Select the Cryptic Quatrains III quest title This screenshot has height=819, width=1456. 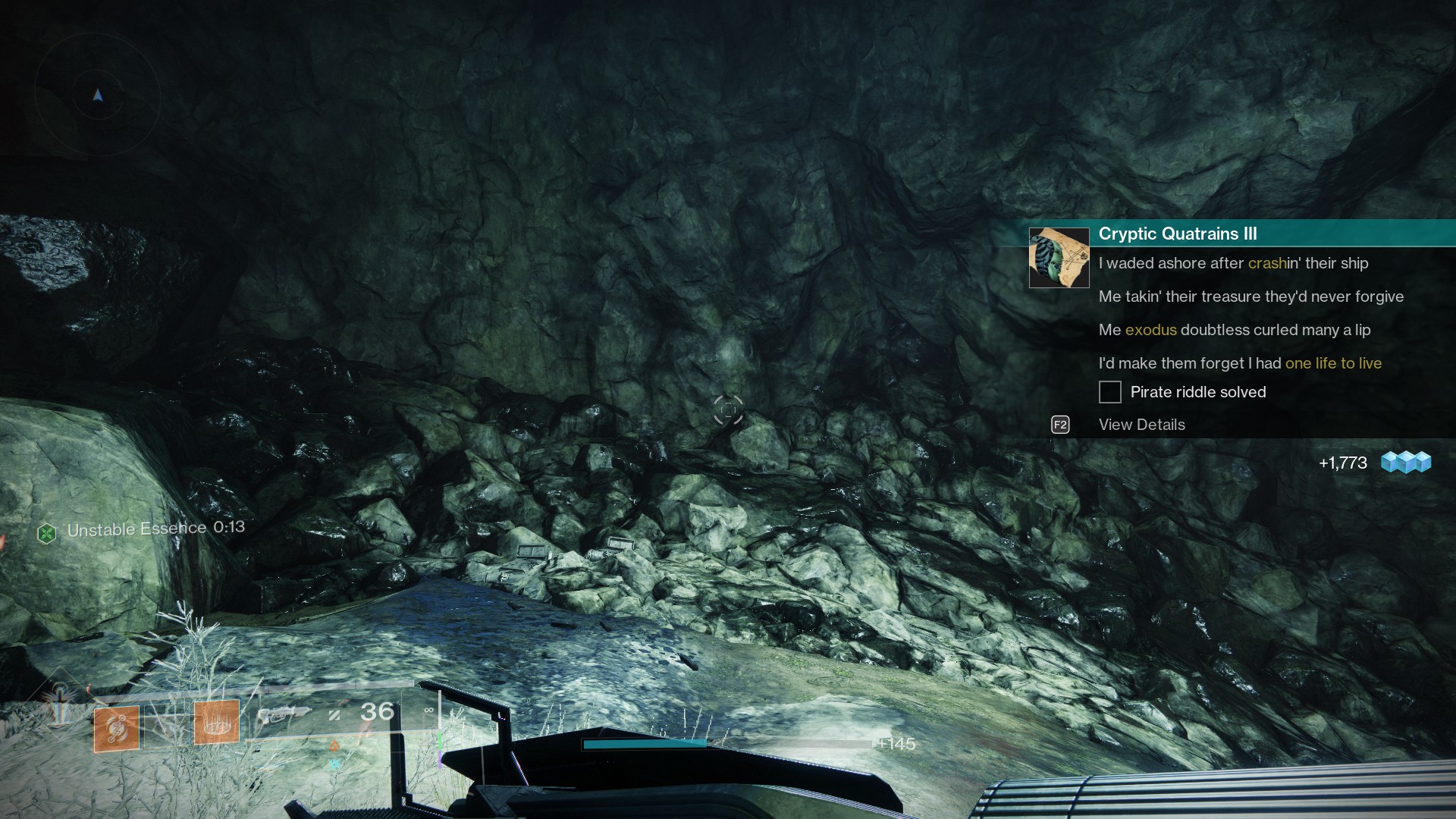click(x=1177, y=234)
